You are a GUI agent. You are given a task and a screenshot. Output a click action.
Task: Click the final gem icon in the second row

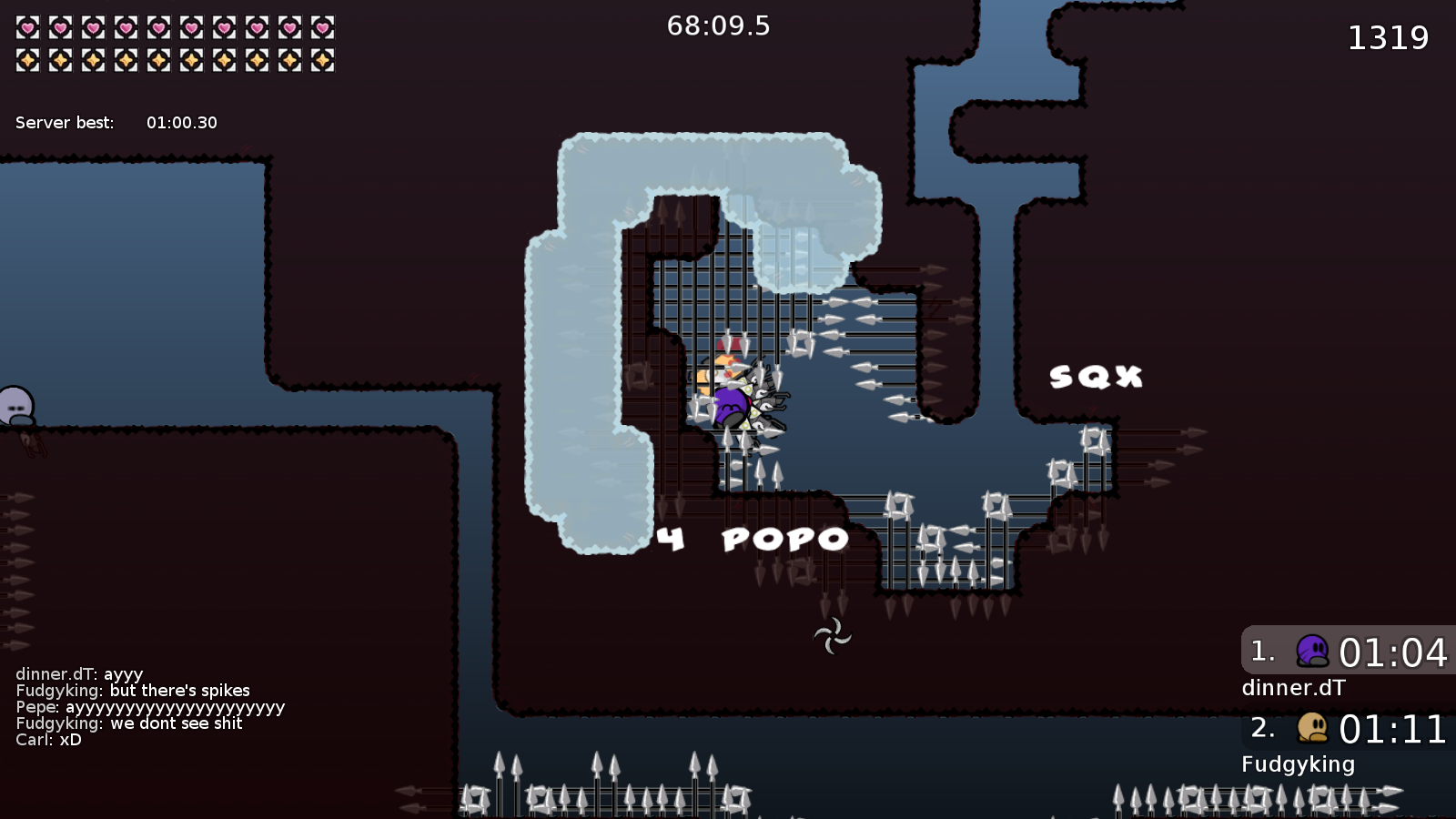[323, 58]
